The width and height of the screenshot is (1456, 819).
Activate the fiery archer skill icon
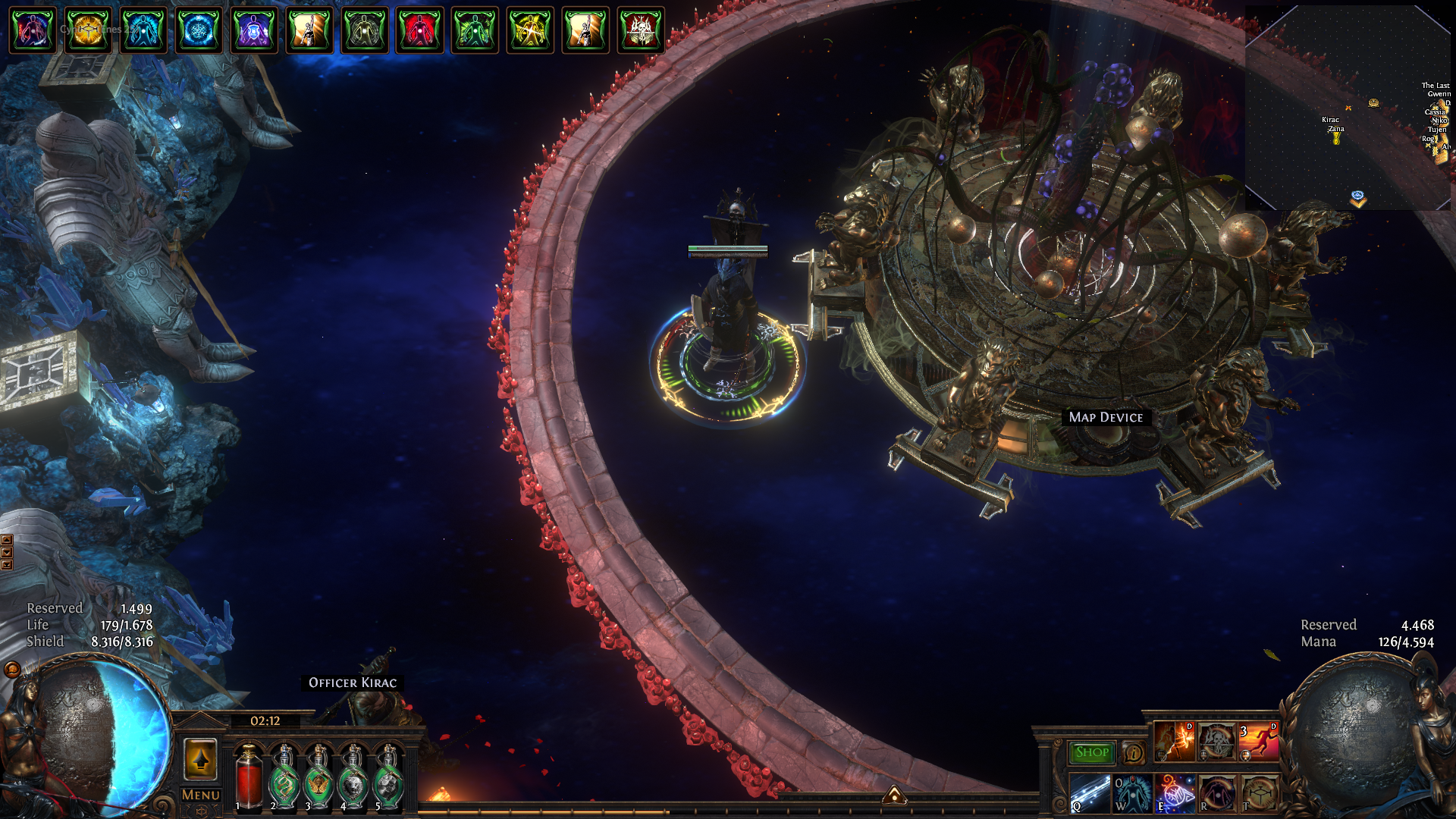click(1174, 741)
